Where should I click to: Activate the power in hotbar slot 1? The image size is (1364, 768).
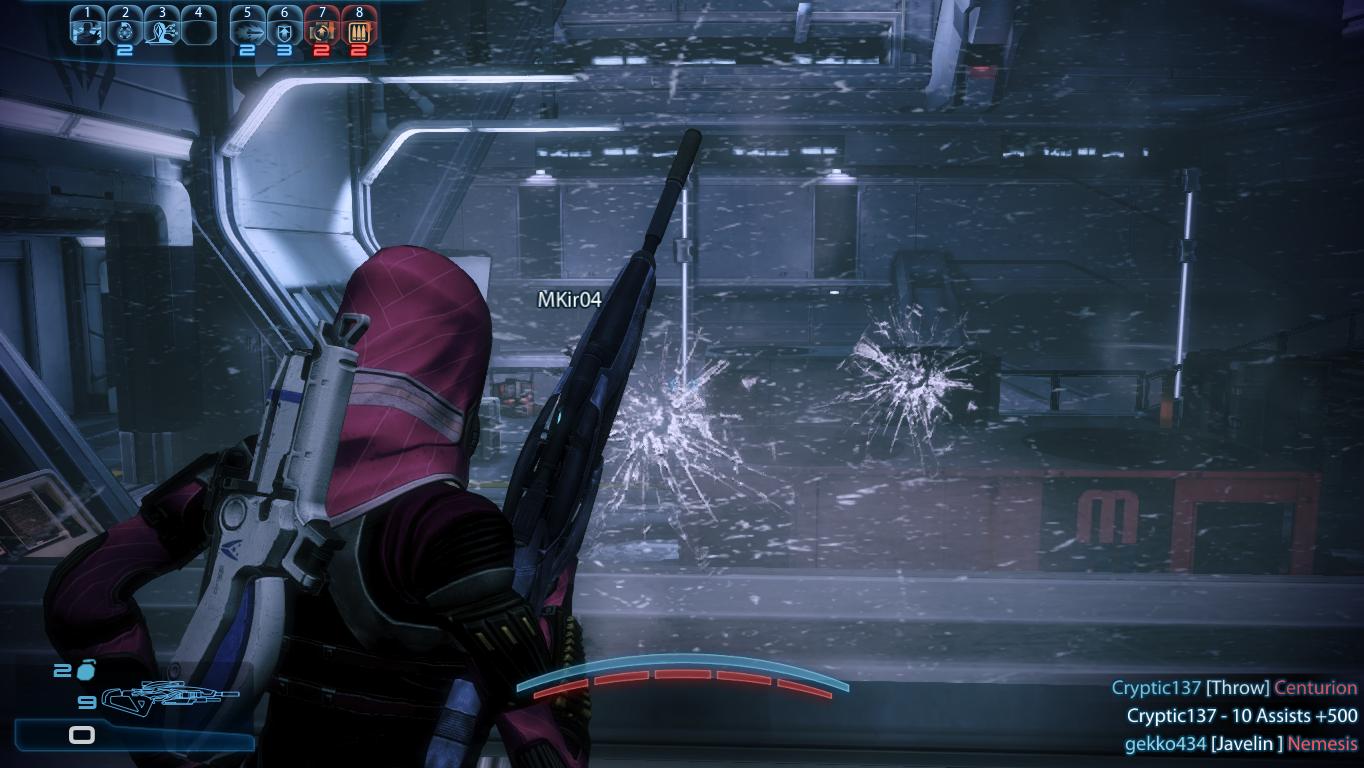pyautogui.click(x=88, y=29)
